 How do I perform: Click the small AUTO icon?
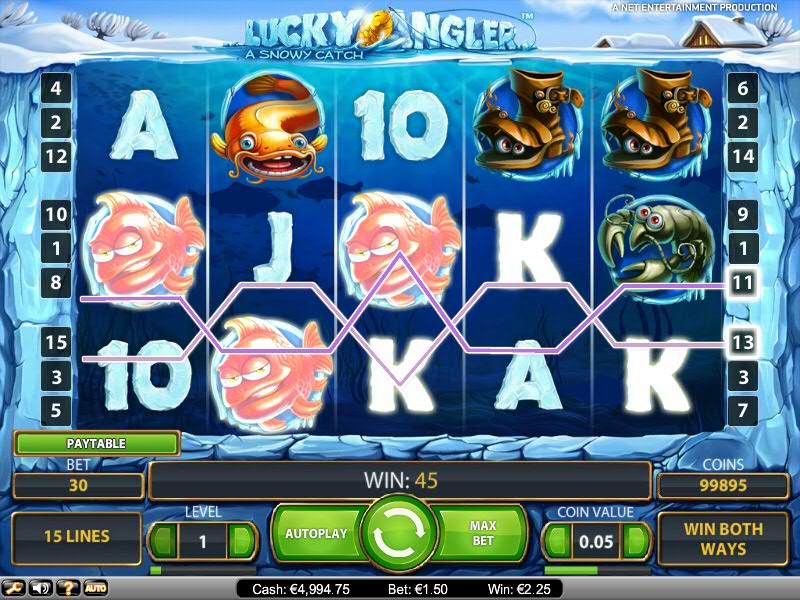96,587
